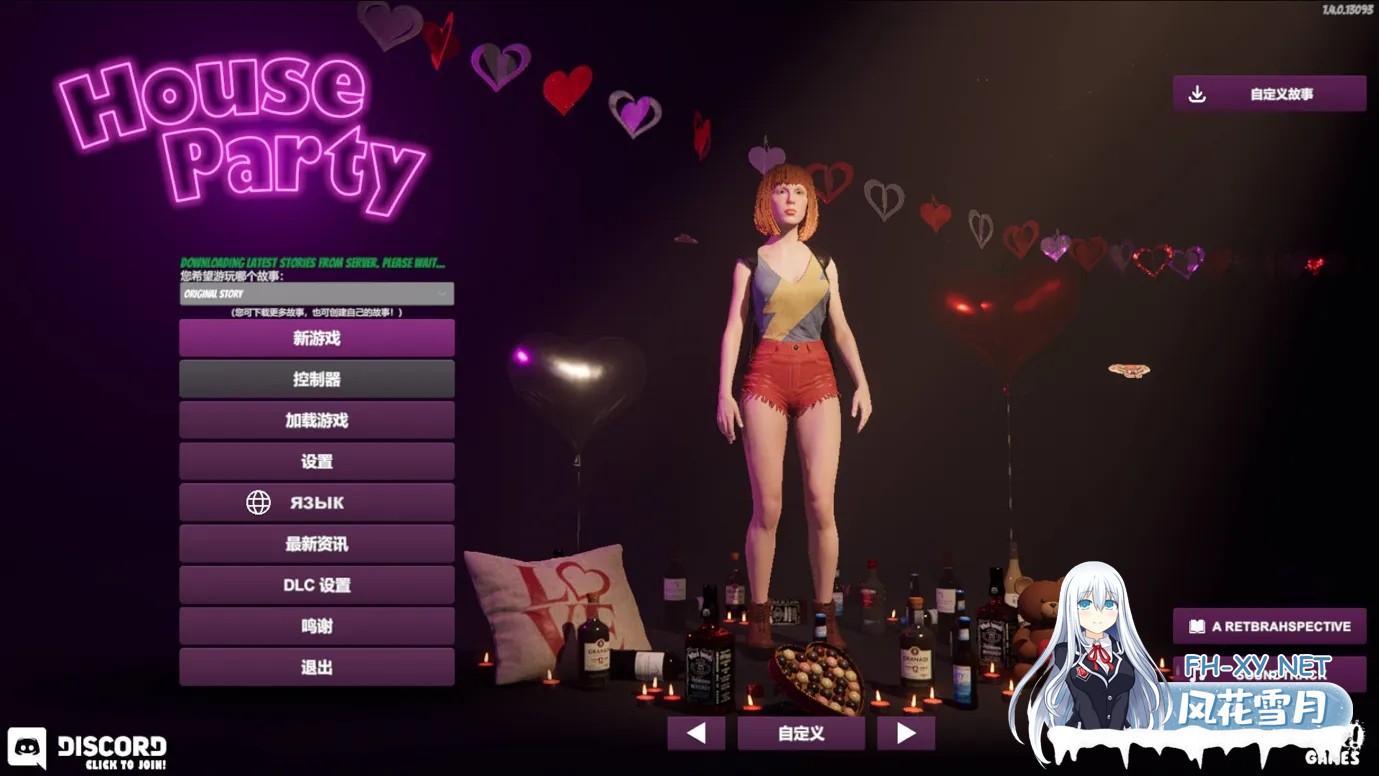Show the latest news (最新资讯)
The width and height of the screenshot is (1379, 776).
316,544
